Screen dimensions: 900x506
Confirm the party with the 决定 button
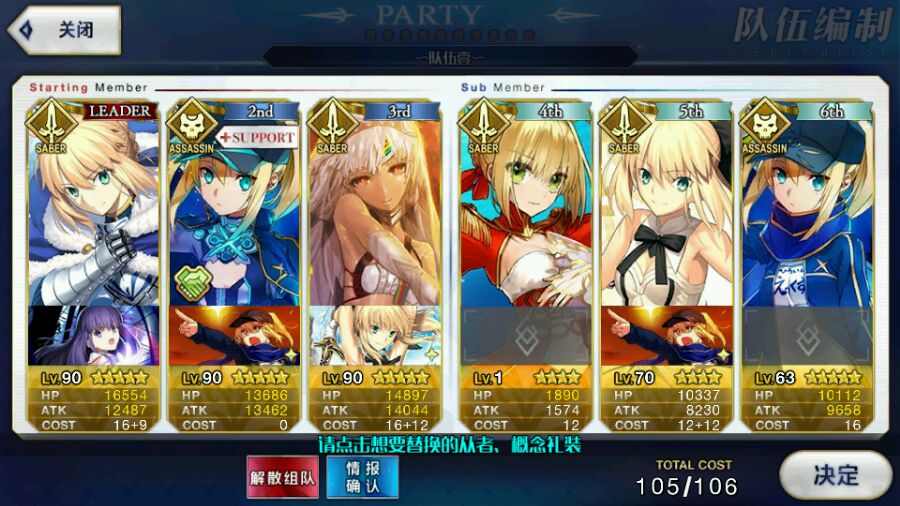(834, 474)
